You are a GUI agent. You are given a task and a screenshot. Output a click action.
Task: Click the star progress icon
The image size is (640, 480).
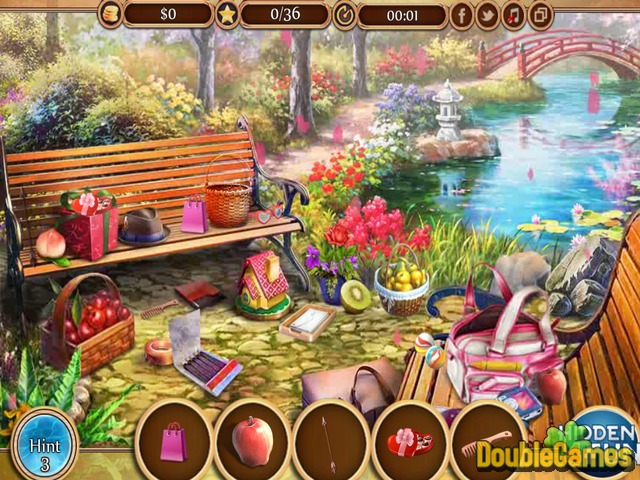coord(226,14)
